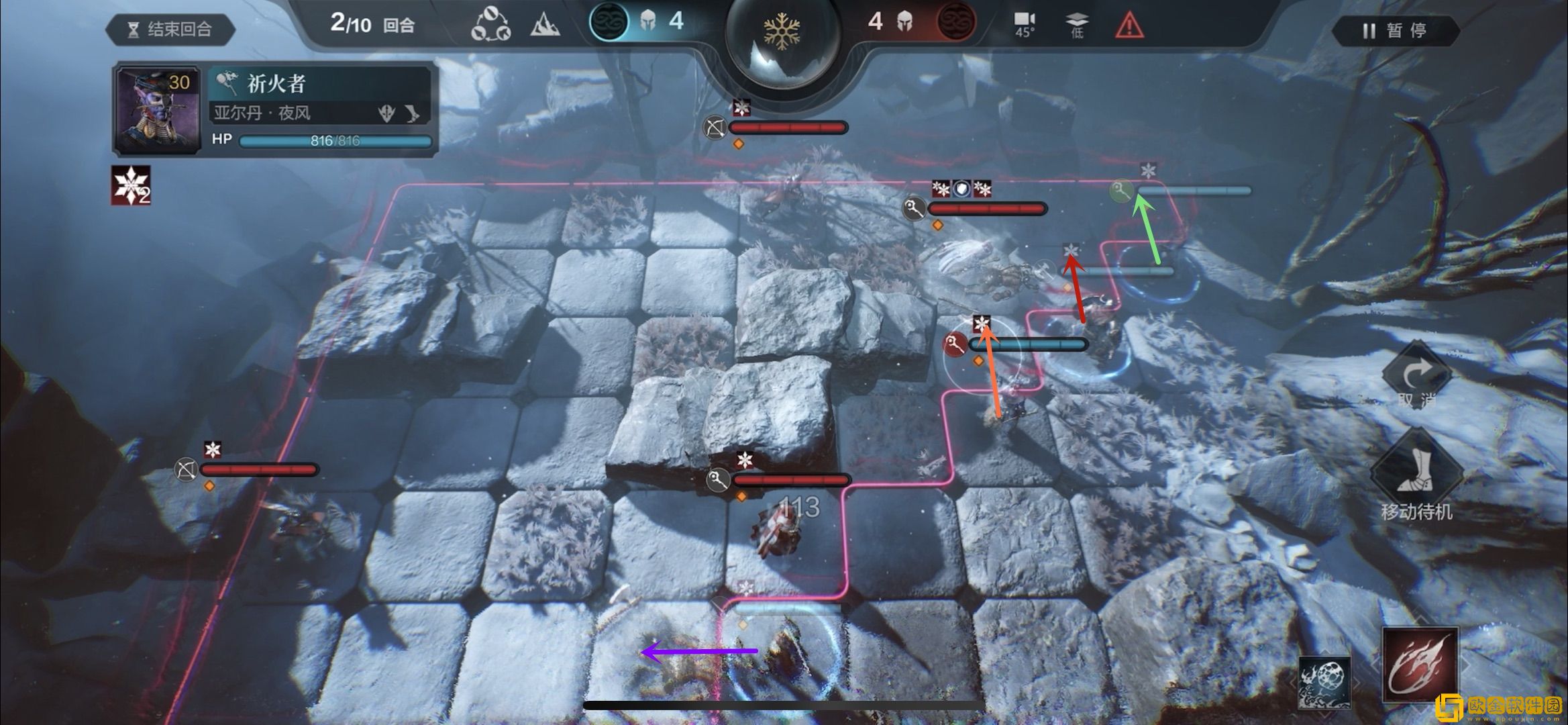1568x725 pixels.
Task: Choose 移动待机 boot button
Action: [1416, 474]
